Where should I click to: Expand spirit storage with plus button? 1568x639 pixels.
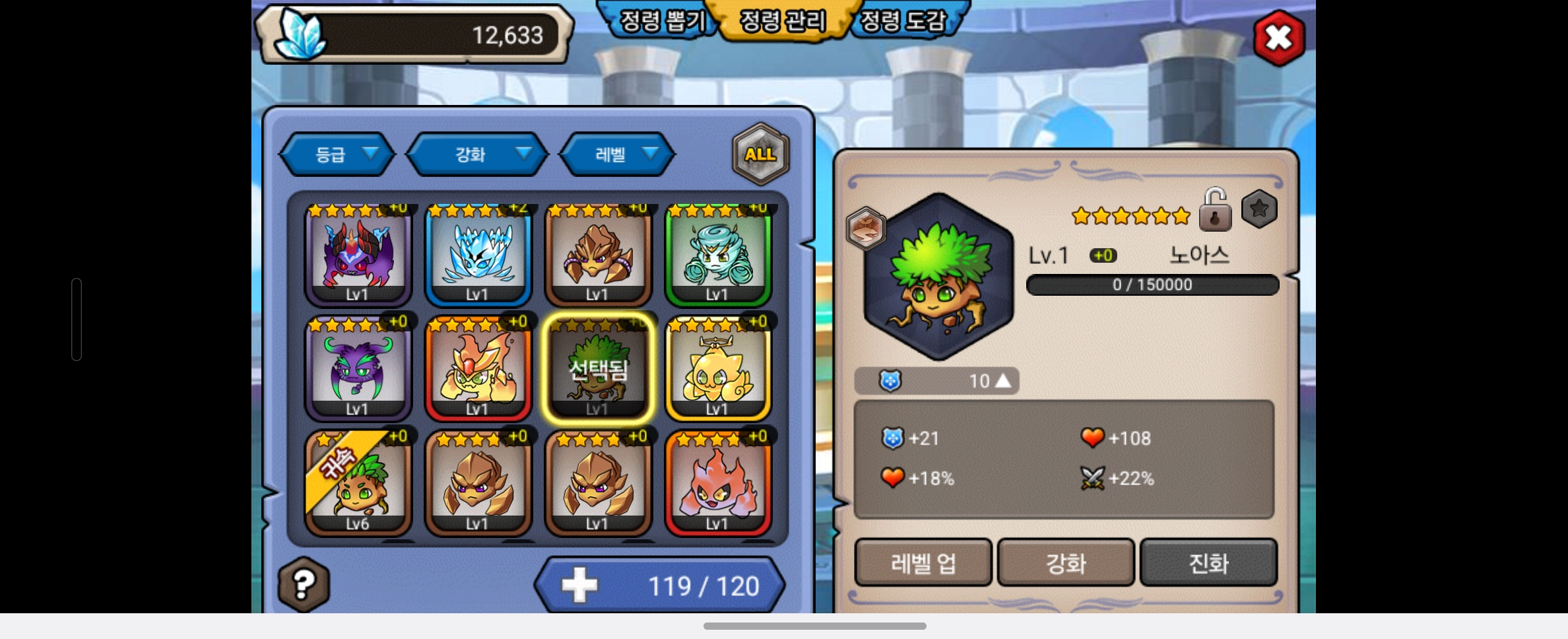tap(579, 586)
